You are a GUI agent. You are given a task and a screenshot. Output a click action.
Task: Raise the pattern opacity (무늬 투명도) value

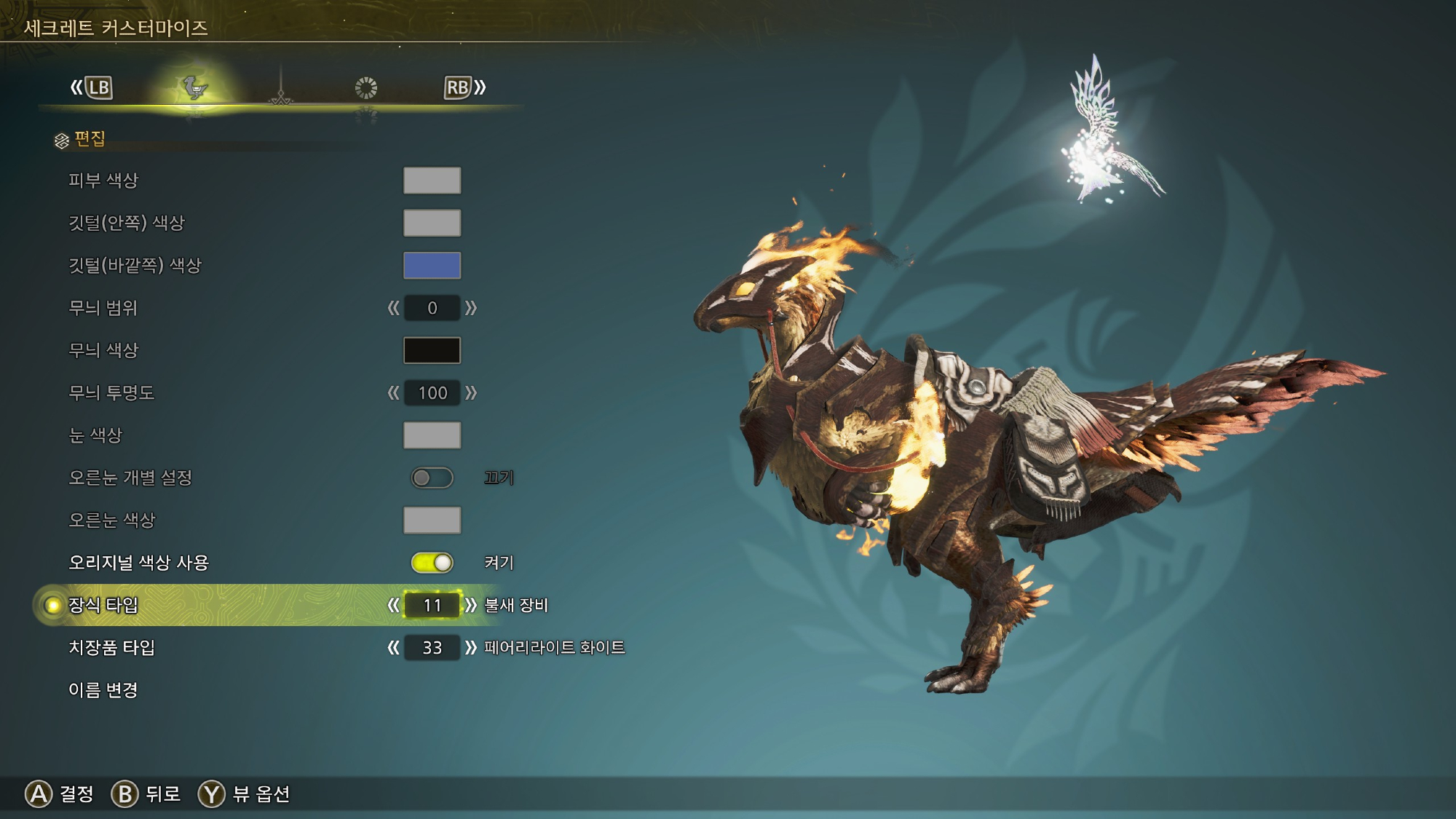coord(471,393)
